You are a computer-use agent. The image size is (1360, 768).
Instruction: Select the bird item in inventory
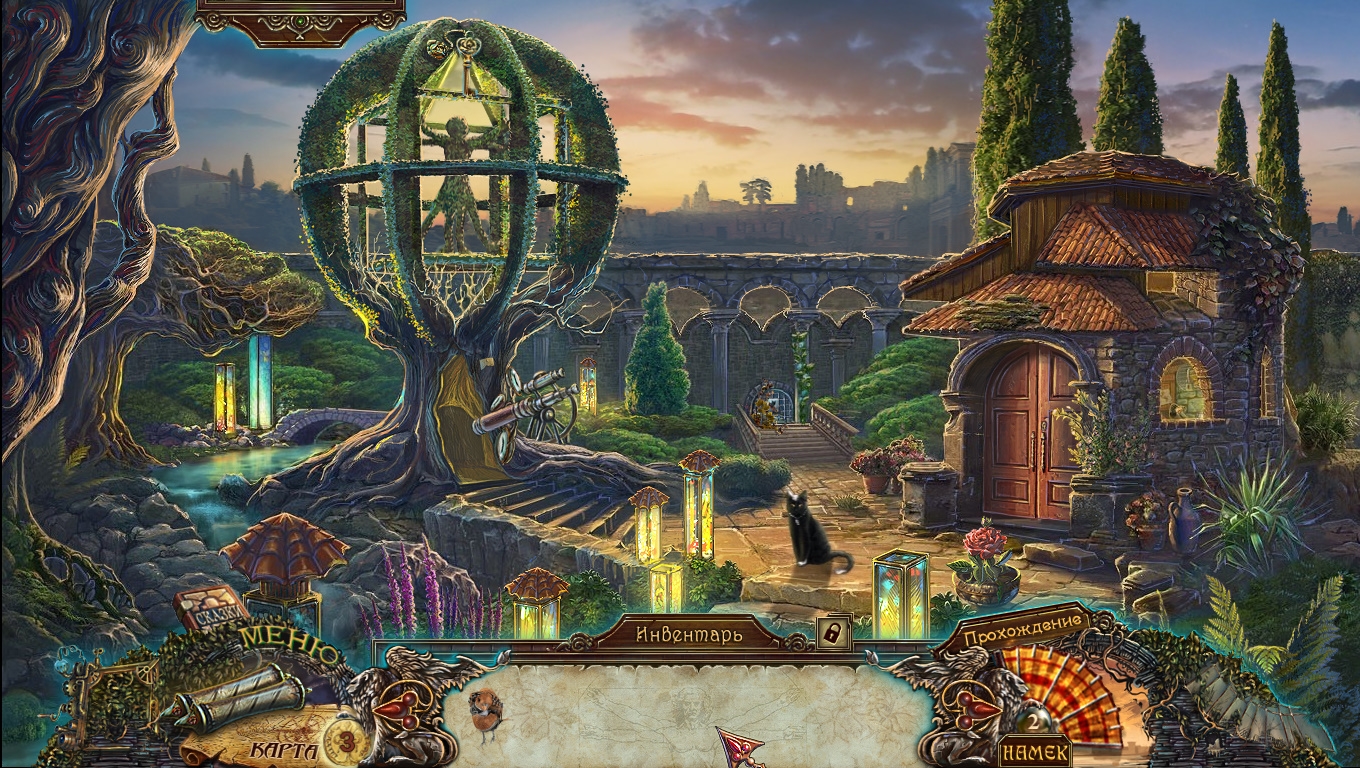point(486,712)
